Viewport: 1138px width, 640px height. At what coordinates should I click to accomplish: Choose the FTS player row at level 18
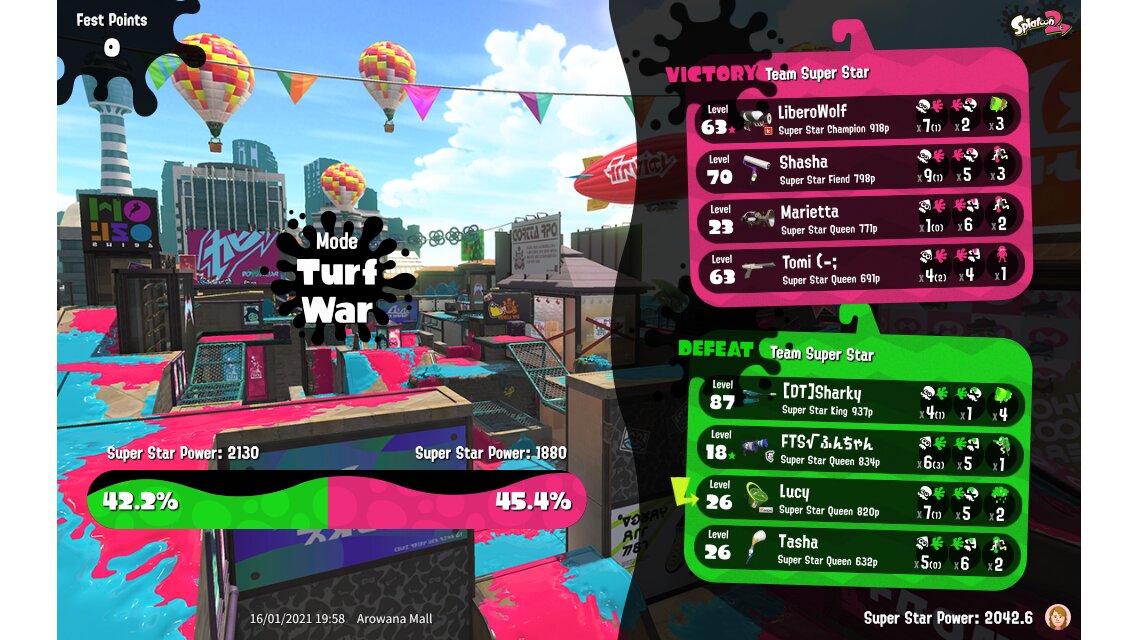click(858, 448)
